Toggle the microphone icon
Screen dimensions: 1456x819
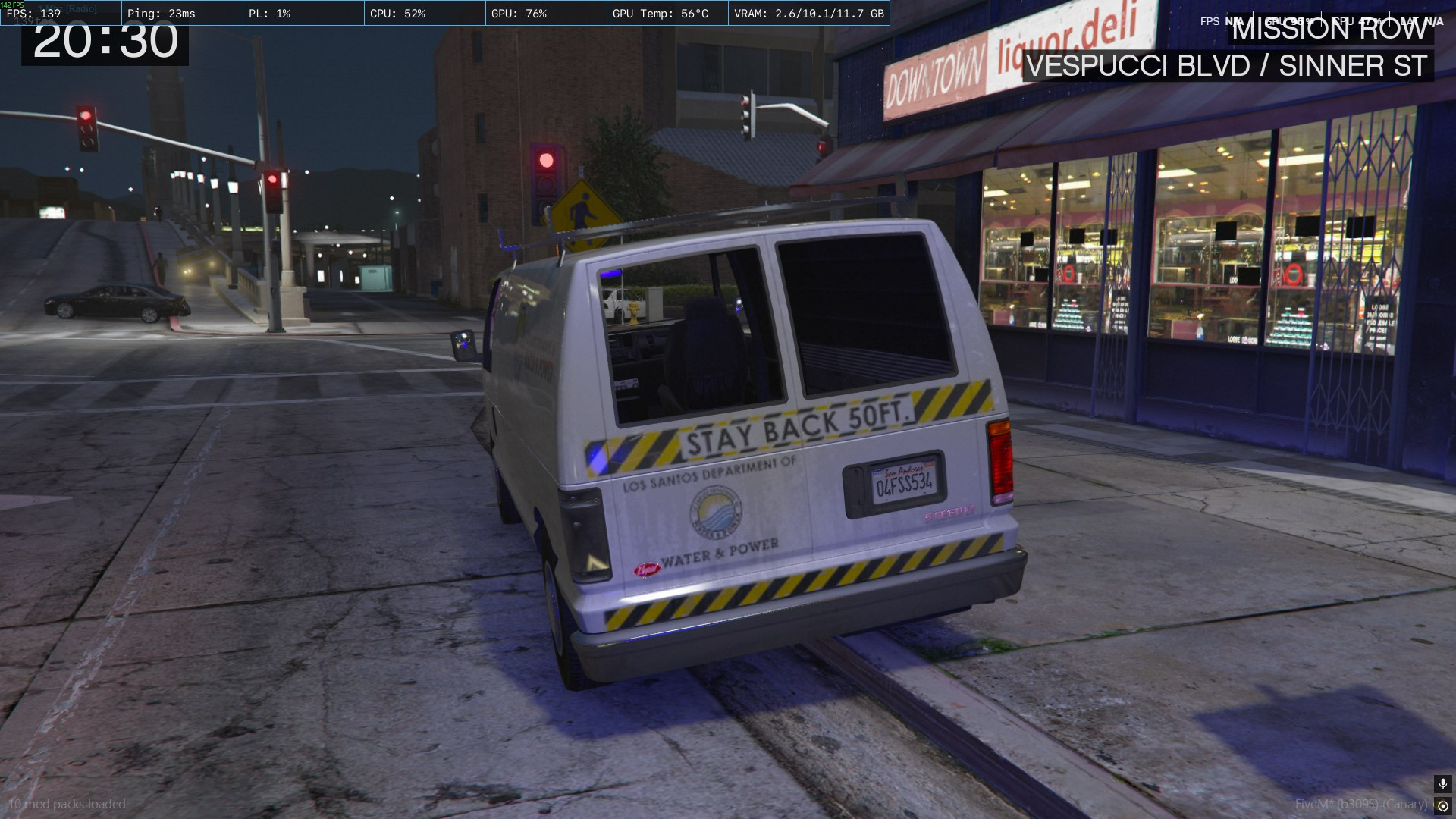[1442, 783]
